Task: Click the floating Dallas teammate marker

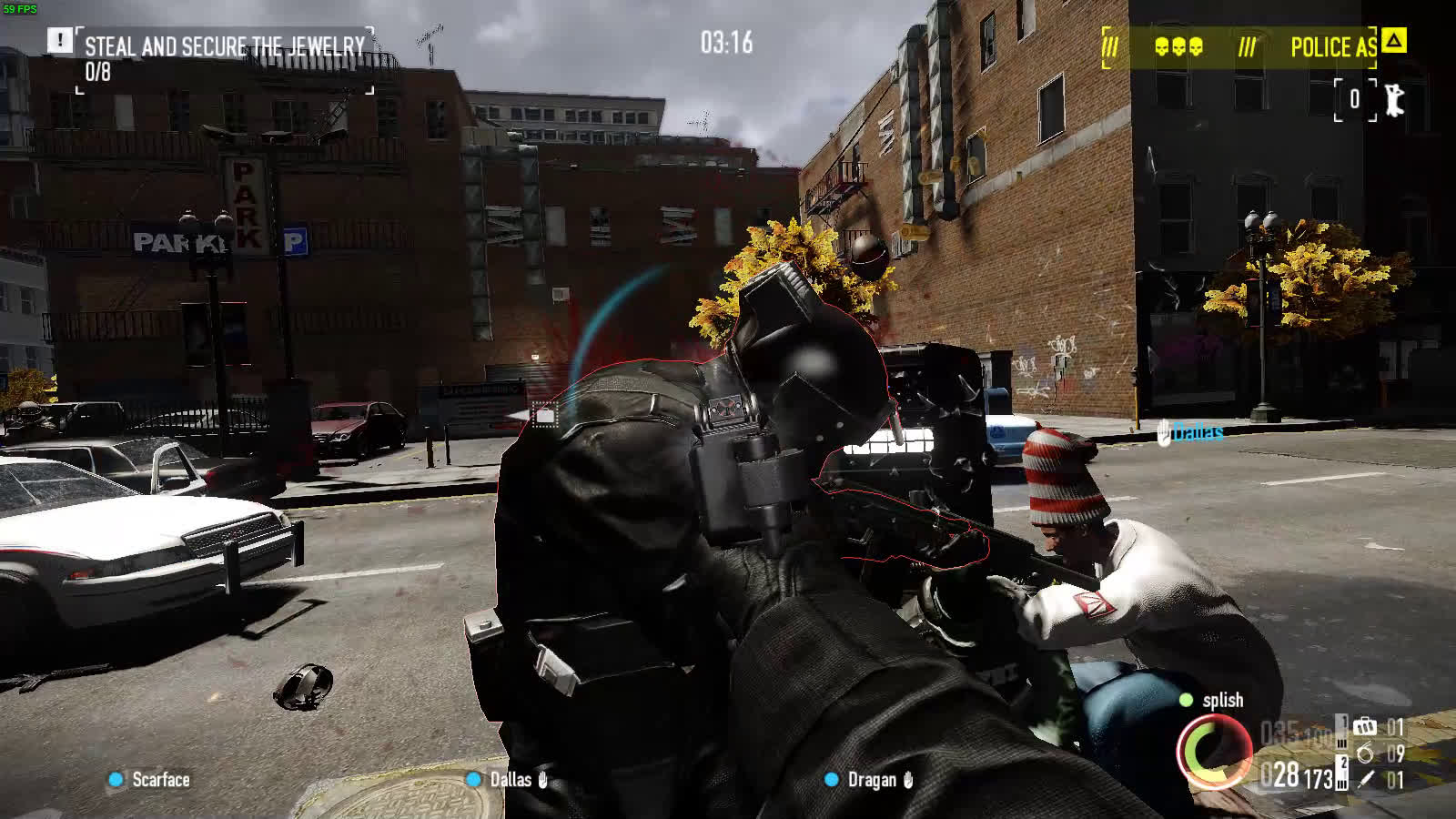Action: pyautogui.click(x=1190, y=432)
